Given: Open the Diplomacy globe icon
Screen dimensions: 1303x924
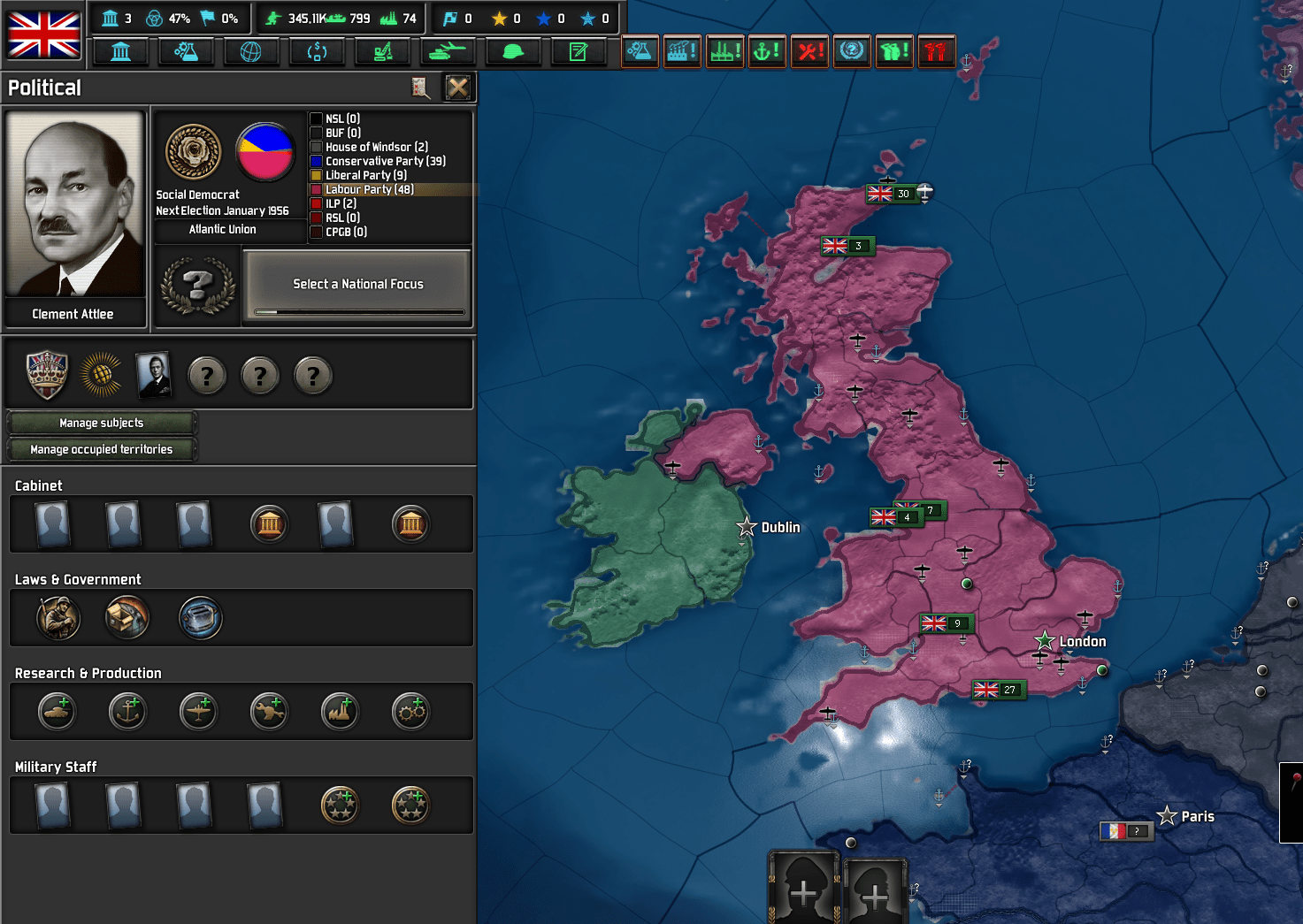Looking at the screenshot, I should [x=251, y=51].
